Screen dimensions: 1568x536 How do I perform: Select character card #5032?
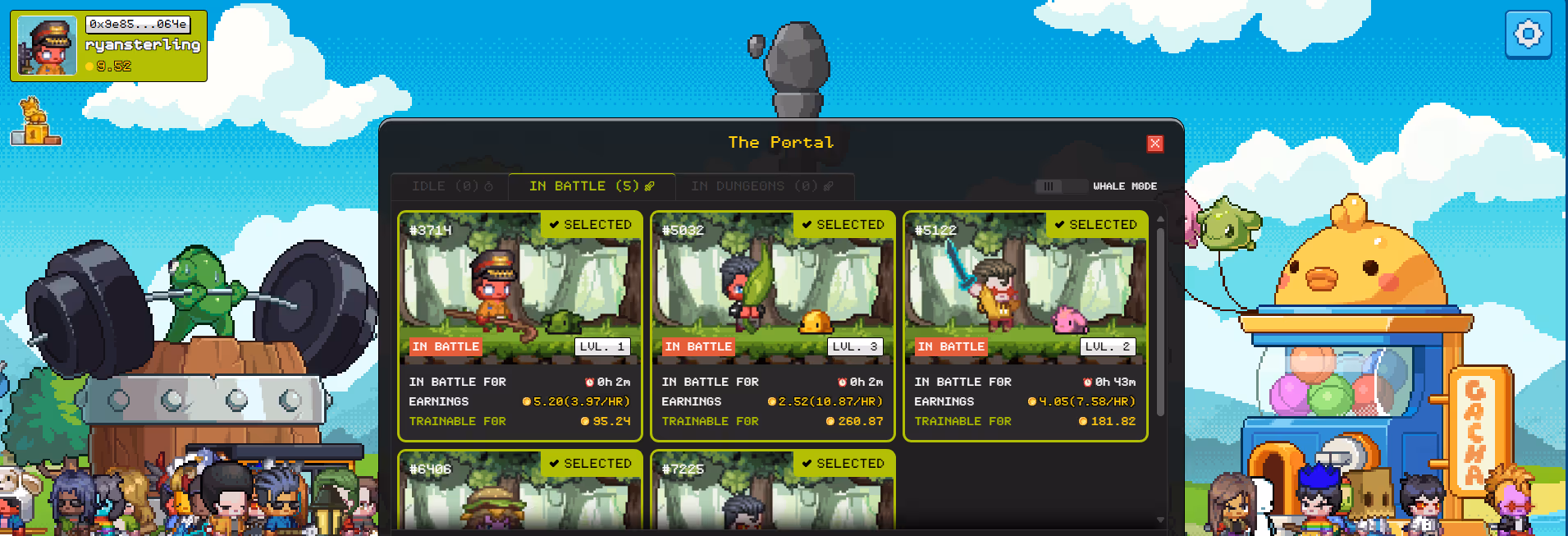[772, 326]
